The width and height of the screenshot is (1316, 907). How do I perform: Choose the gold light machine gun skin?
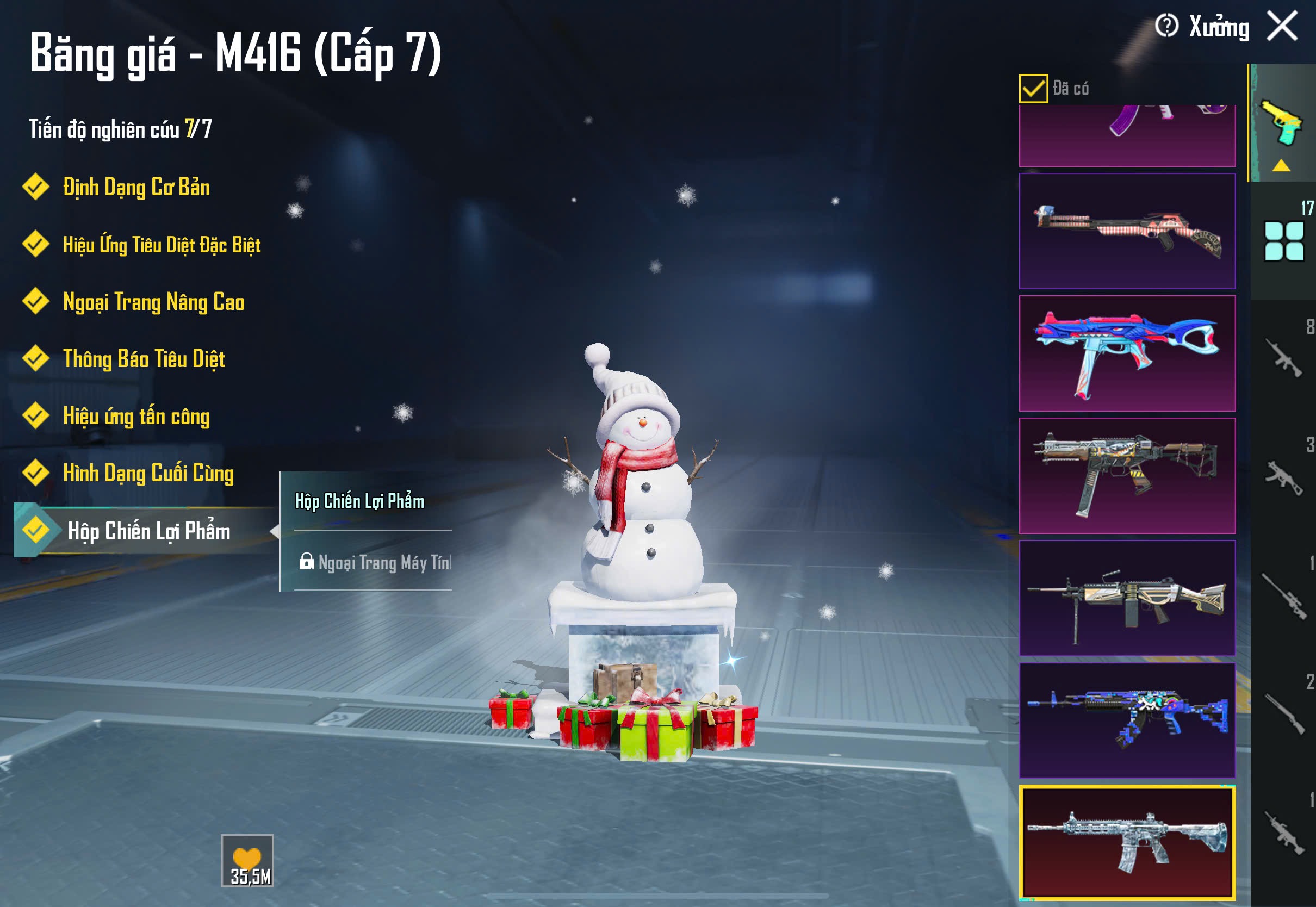coord(1127,598)
